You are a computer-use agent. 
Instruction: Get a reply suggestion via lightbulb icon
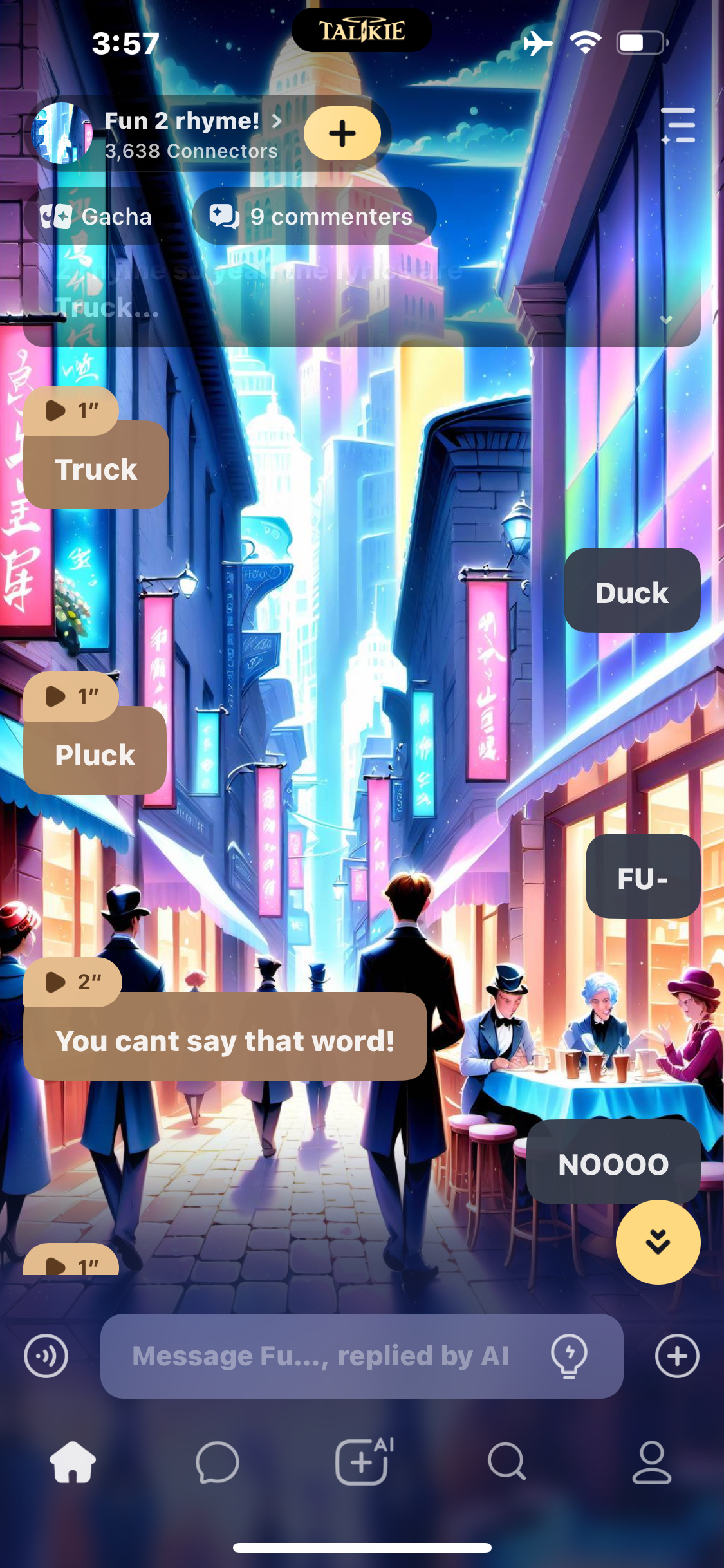569,1356
